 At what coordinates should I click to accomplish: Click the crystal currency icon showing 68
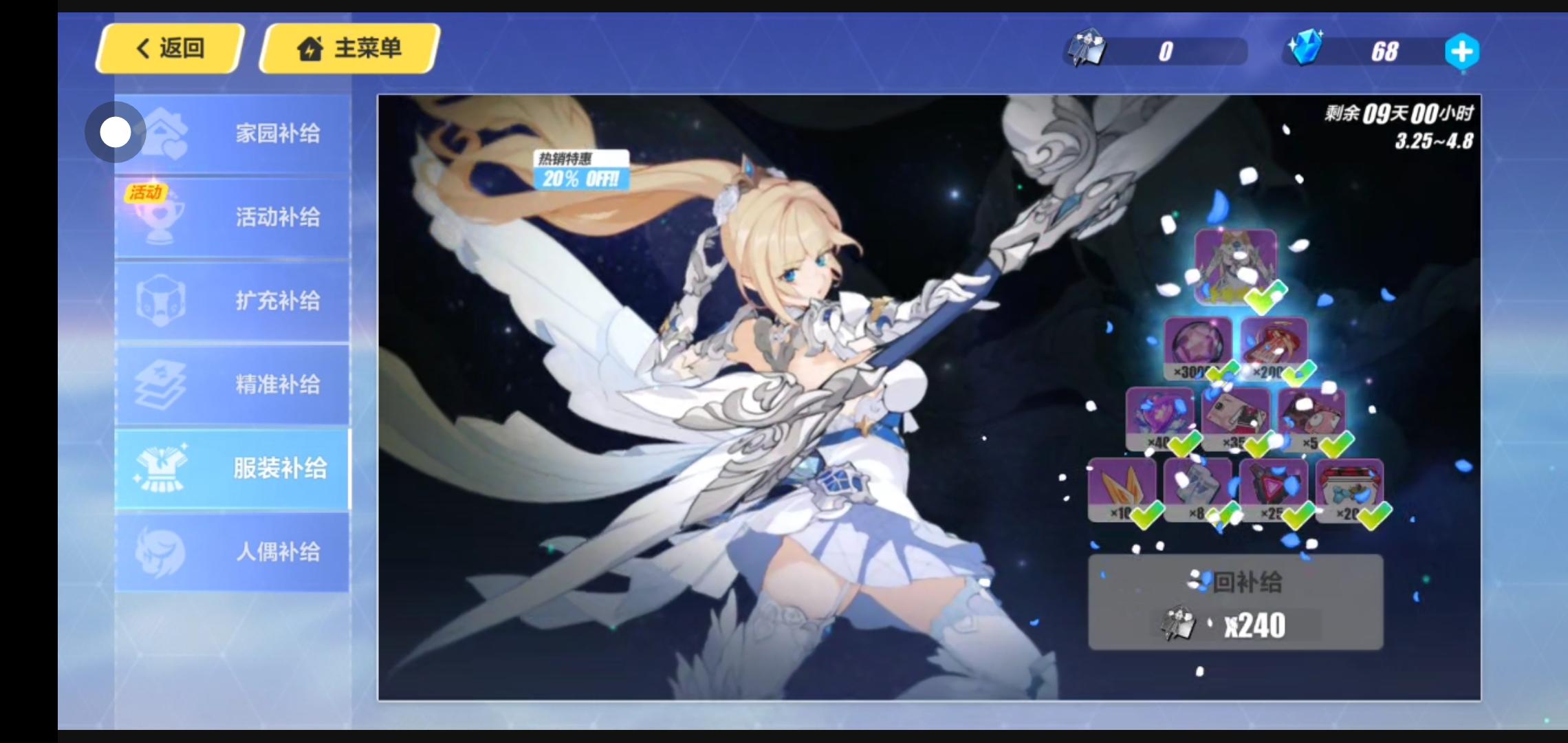(x=1309, y=50)
